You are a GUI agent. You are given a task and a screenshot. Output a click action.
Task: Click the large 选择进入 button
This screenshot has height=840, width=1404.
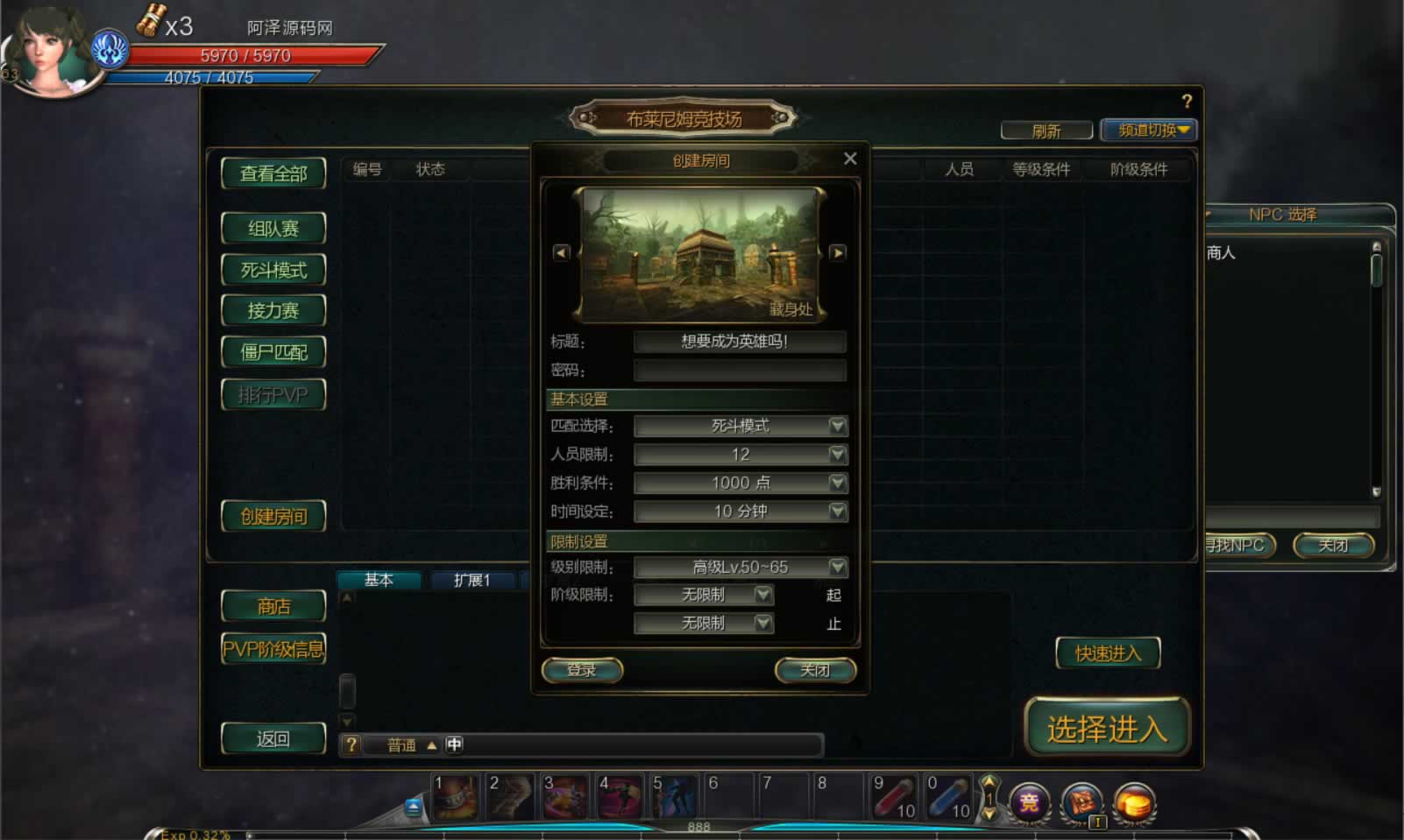pos(1107,728)
